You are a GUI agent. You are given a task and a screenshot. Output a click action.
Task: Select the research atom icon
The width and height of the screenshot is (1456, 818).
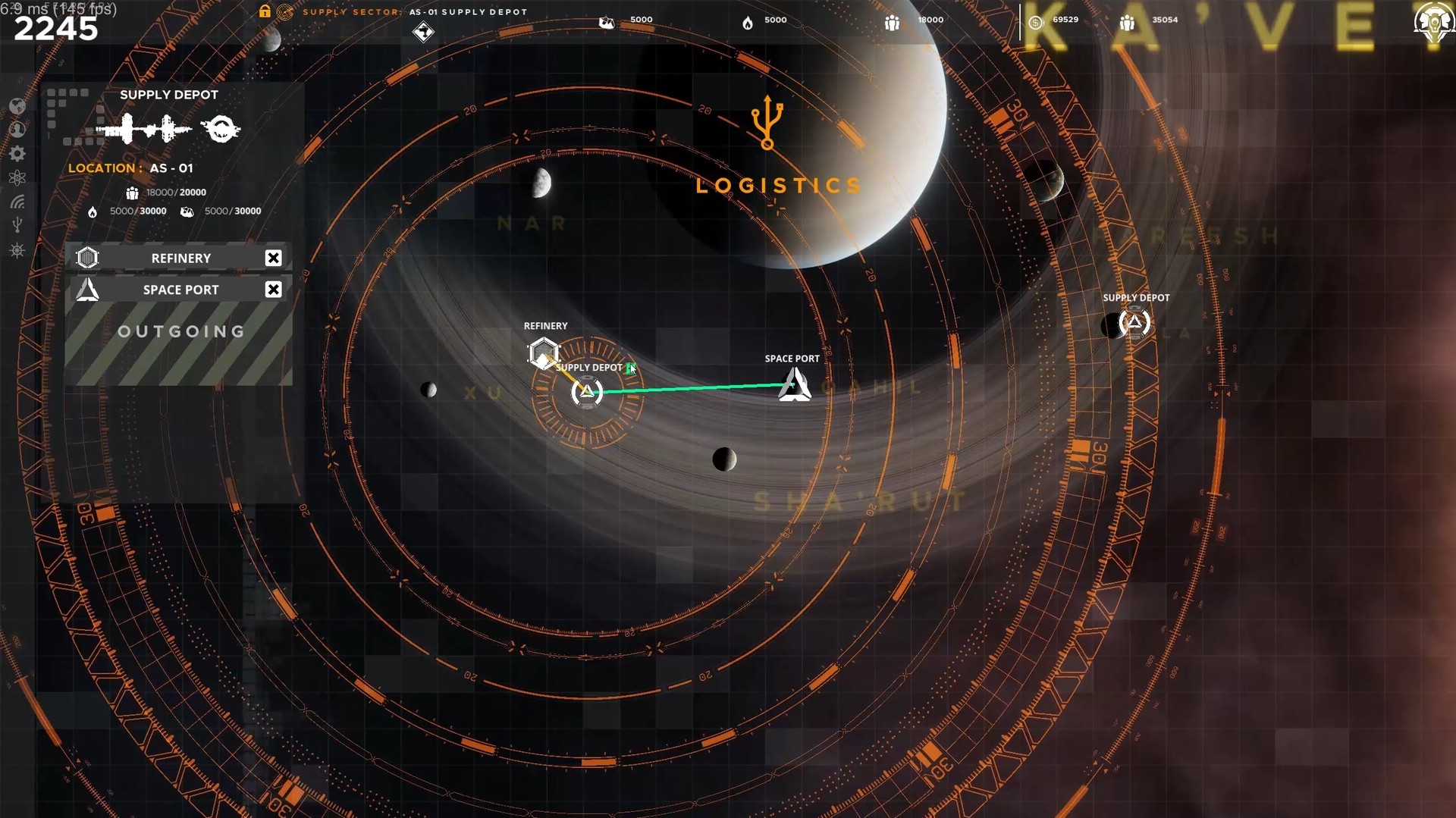[x=18, y=177]
